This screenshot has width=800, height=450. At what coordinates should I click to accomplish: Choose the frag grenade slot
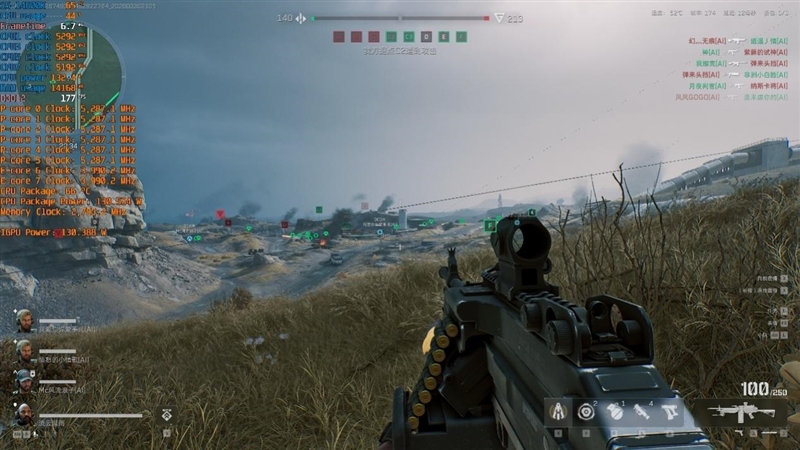coord(615,411)
